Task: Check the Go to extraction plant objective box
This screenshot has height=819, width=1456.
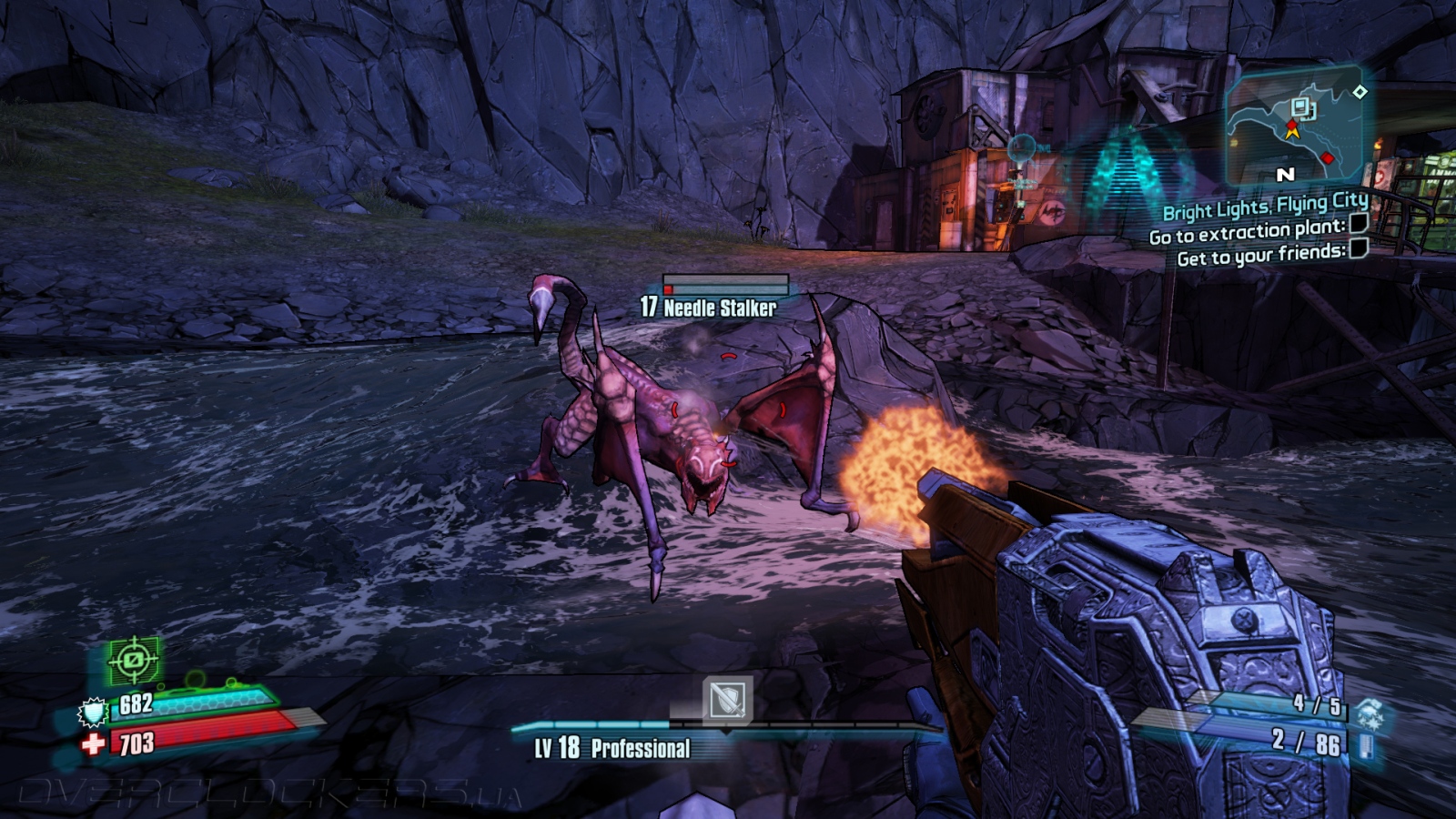Action: (x=1358, y=223)
